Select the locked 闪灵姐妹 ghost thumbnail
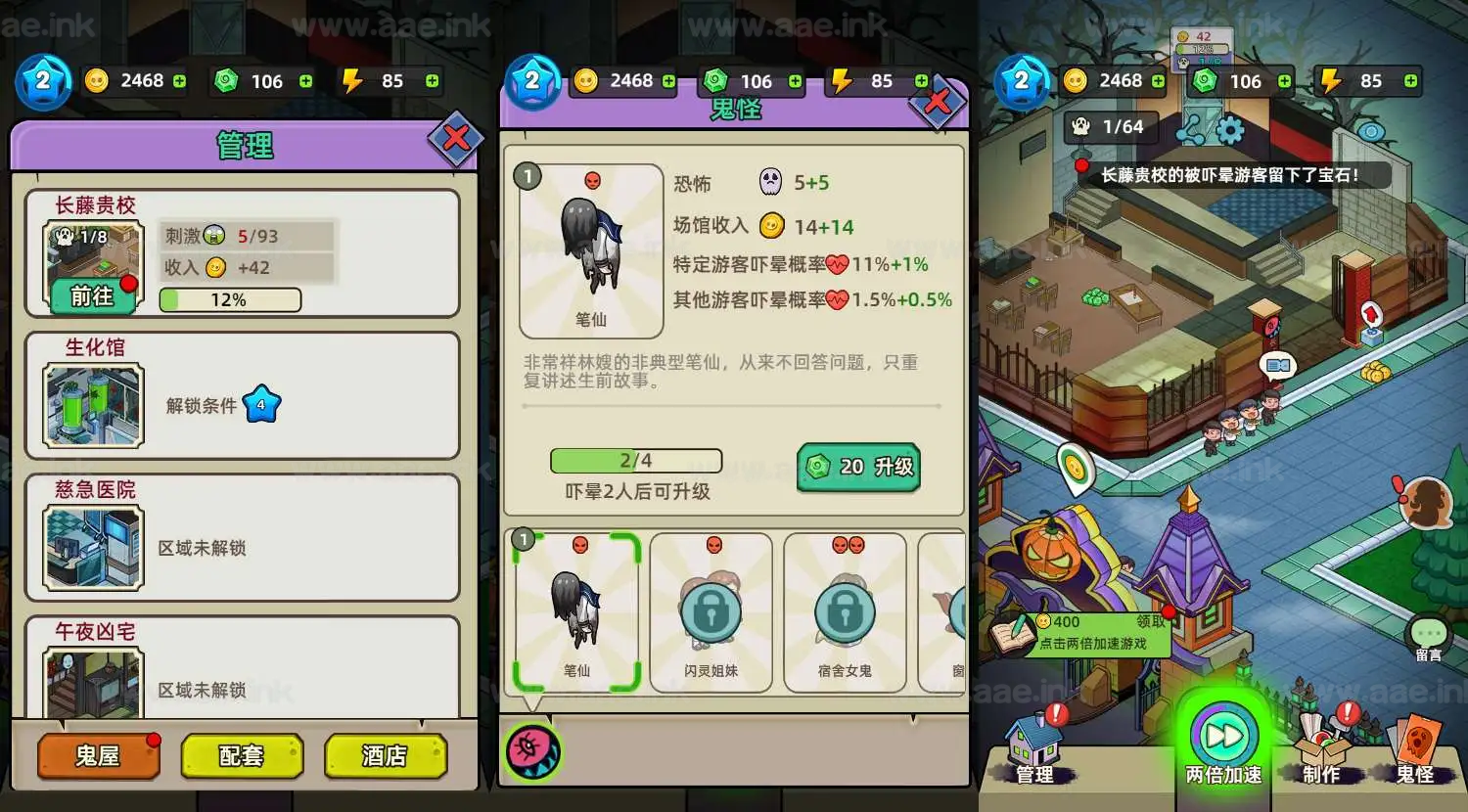This screenshot has width=1468, height=812. click(x=711, y=610)
